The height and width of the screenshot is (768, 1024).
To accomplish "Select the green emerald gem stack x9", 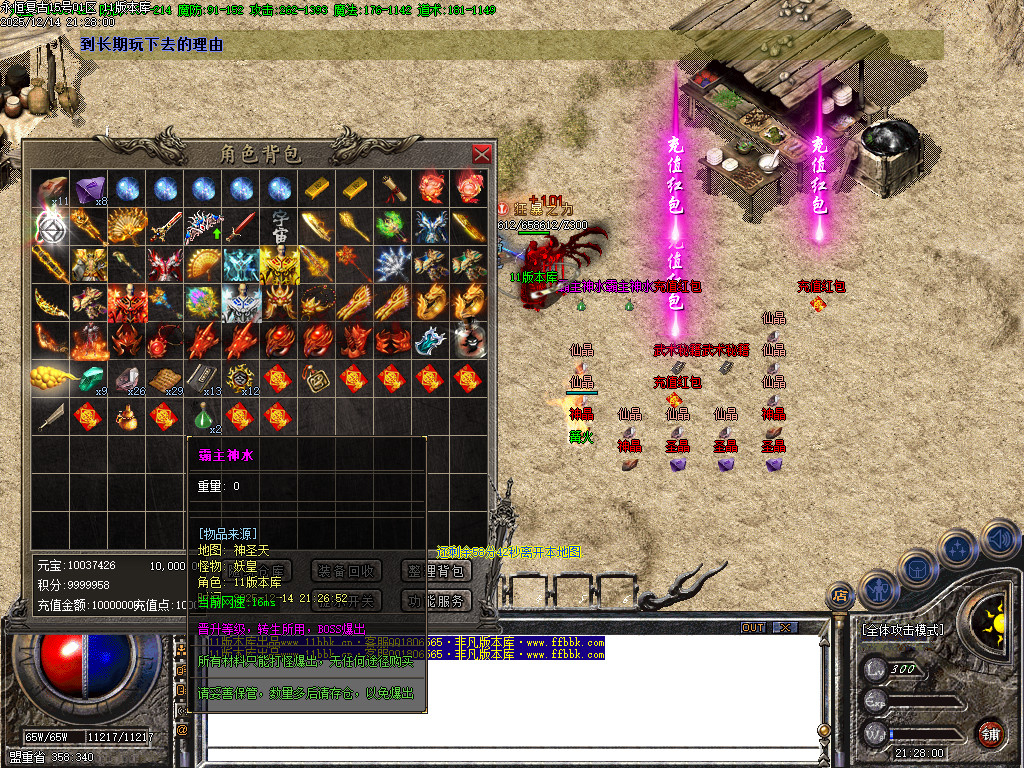I will pyautogui.click(x=91, y=378).
